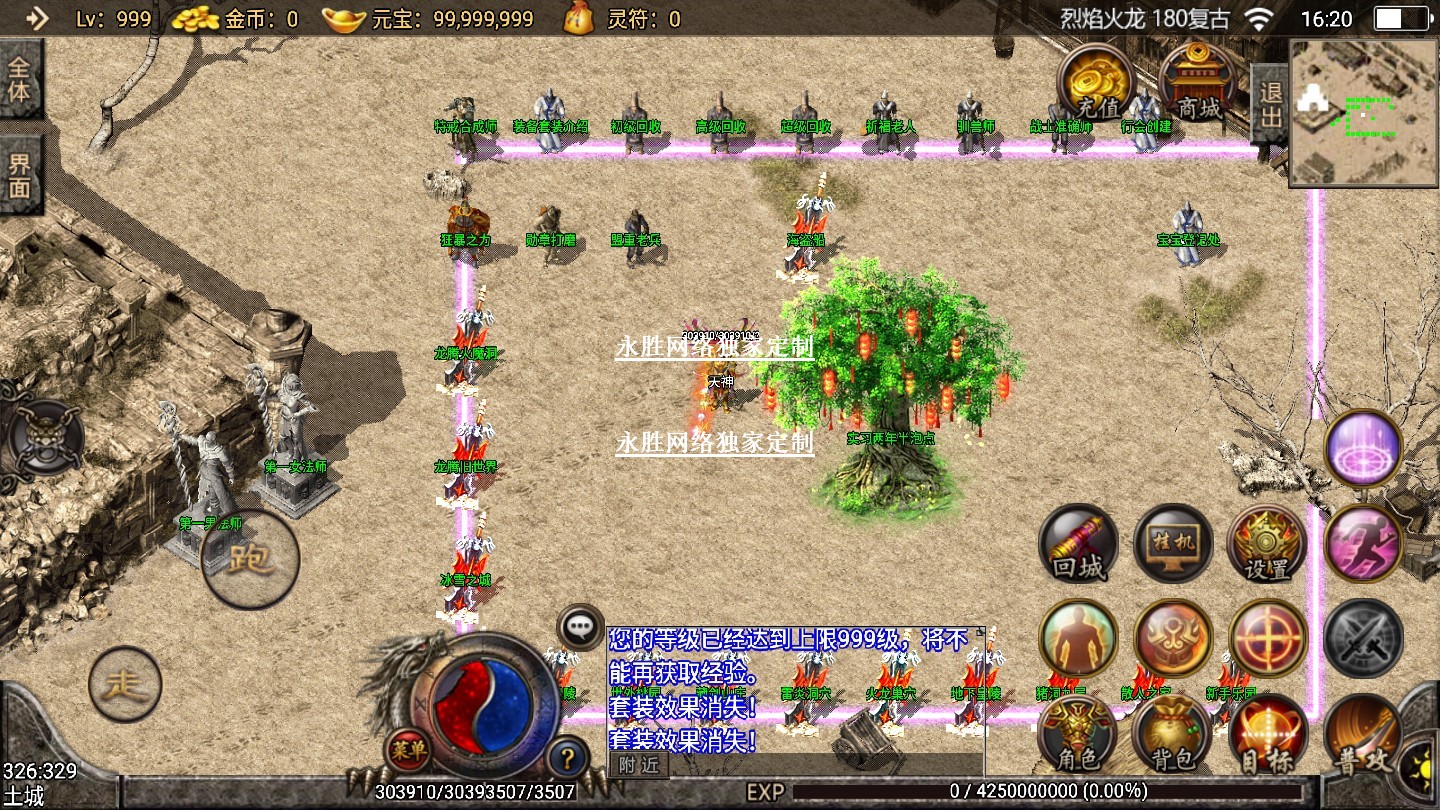Open the 背包 backpack
This screenshot has width=1440, height=810.
(1173, 734)
